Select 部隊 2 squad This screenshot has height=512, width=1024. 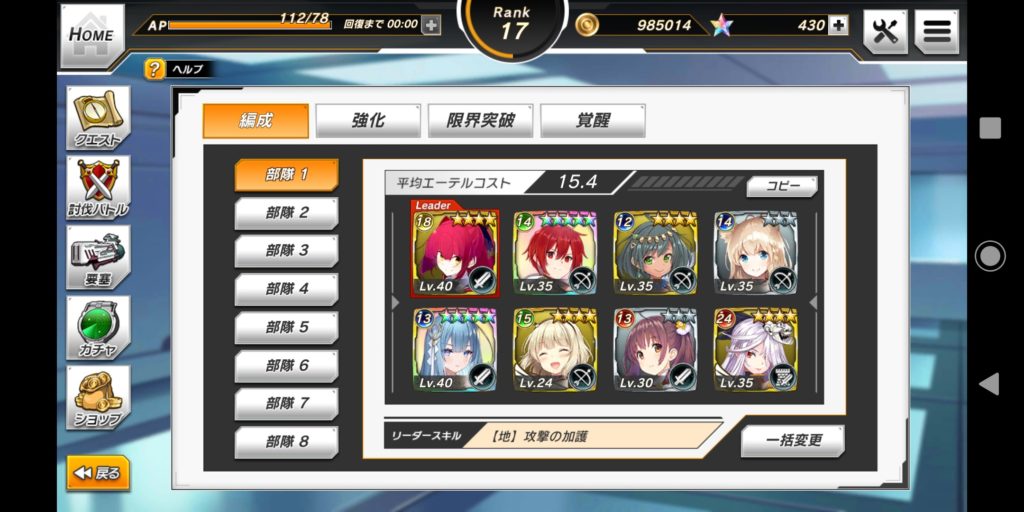[286, 212]
